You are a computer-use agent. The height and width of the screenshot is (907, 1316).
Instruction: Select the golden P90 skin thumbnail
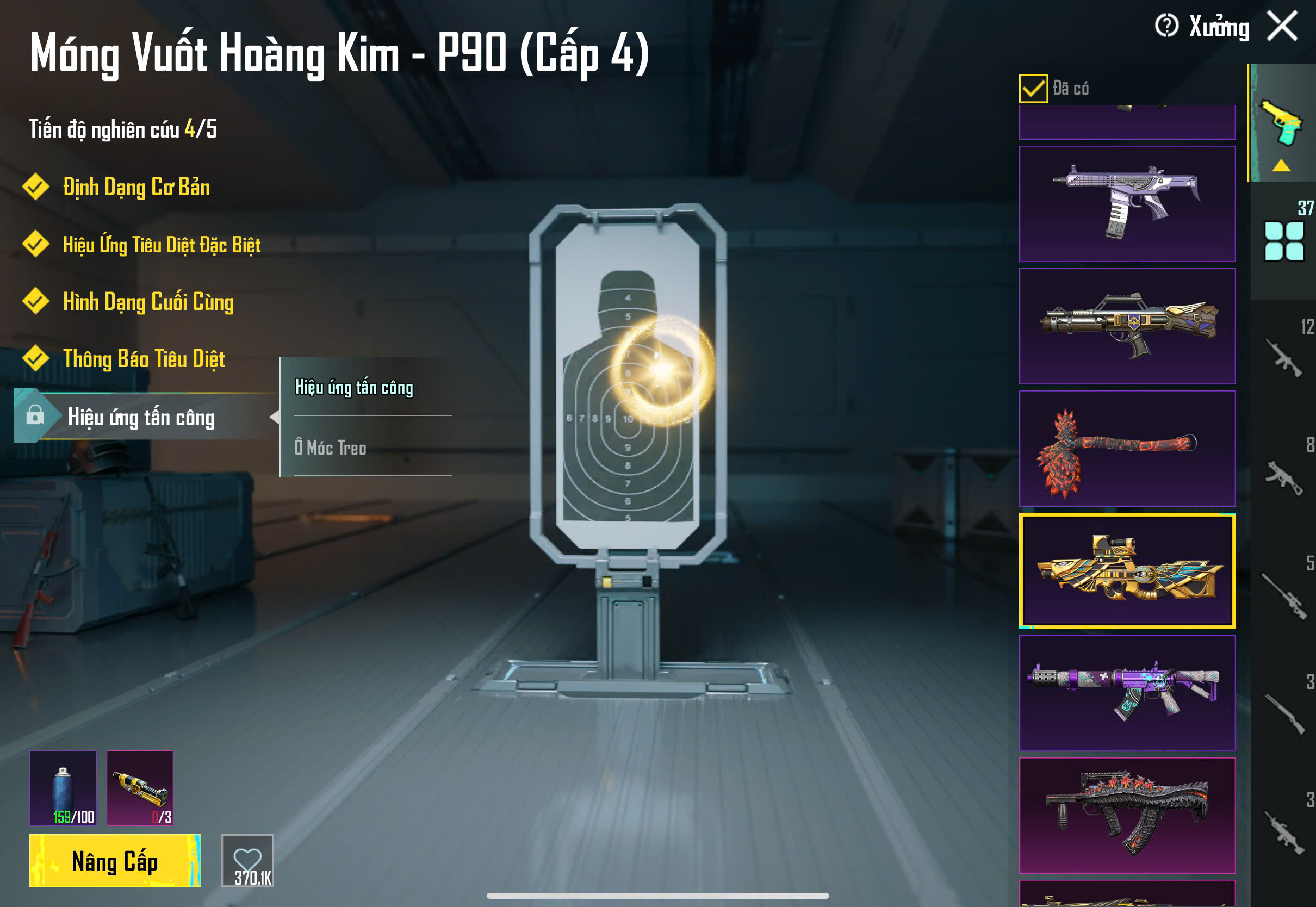coord(1127,570)
